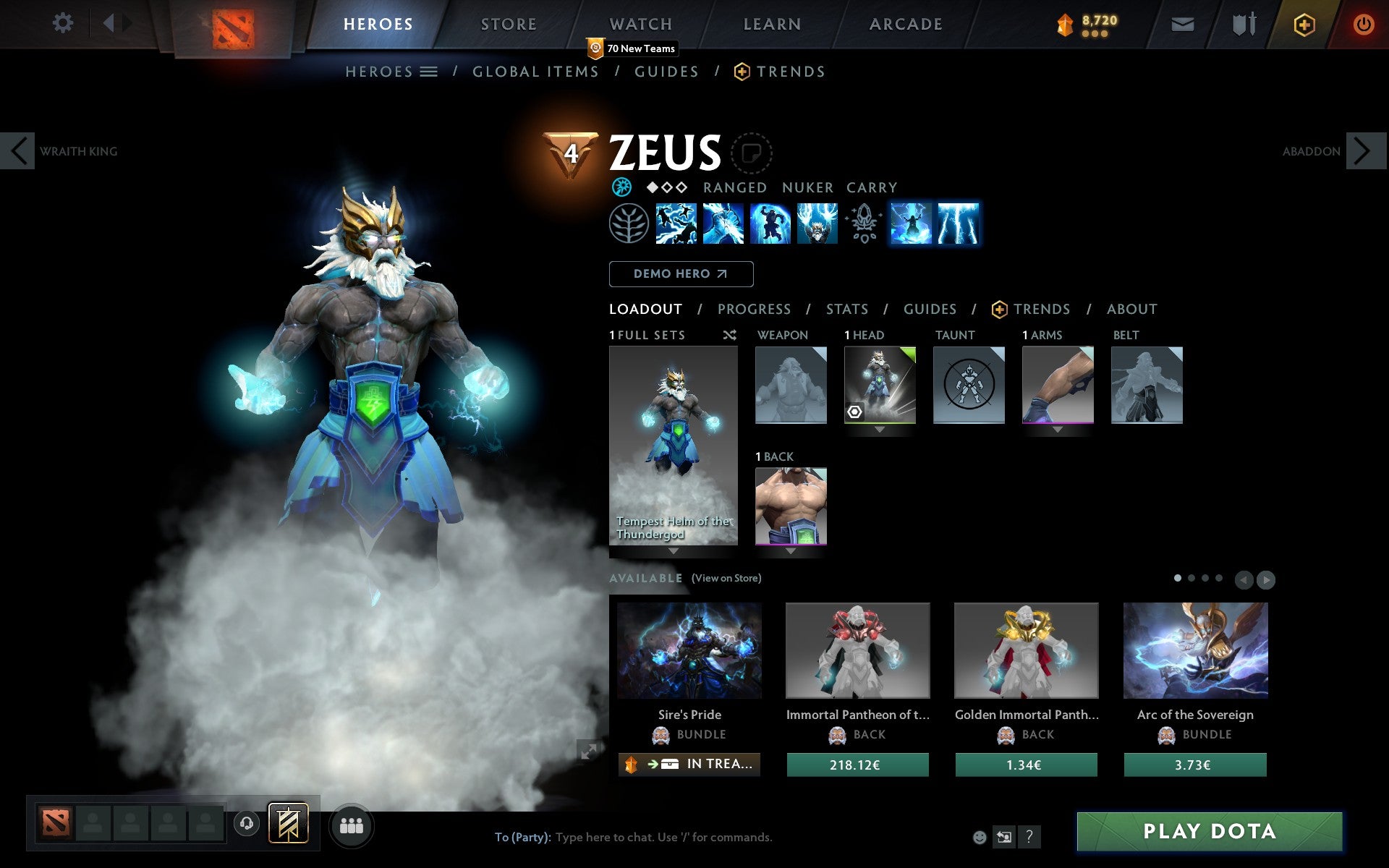The height and width of the screenshot is (868, 1389).
Task: Expand the HEAD slot item dropdown arrow
Action: [880, 428]
